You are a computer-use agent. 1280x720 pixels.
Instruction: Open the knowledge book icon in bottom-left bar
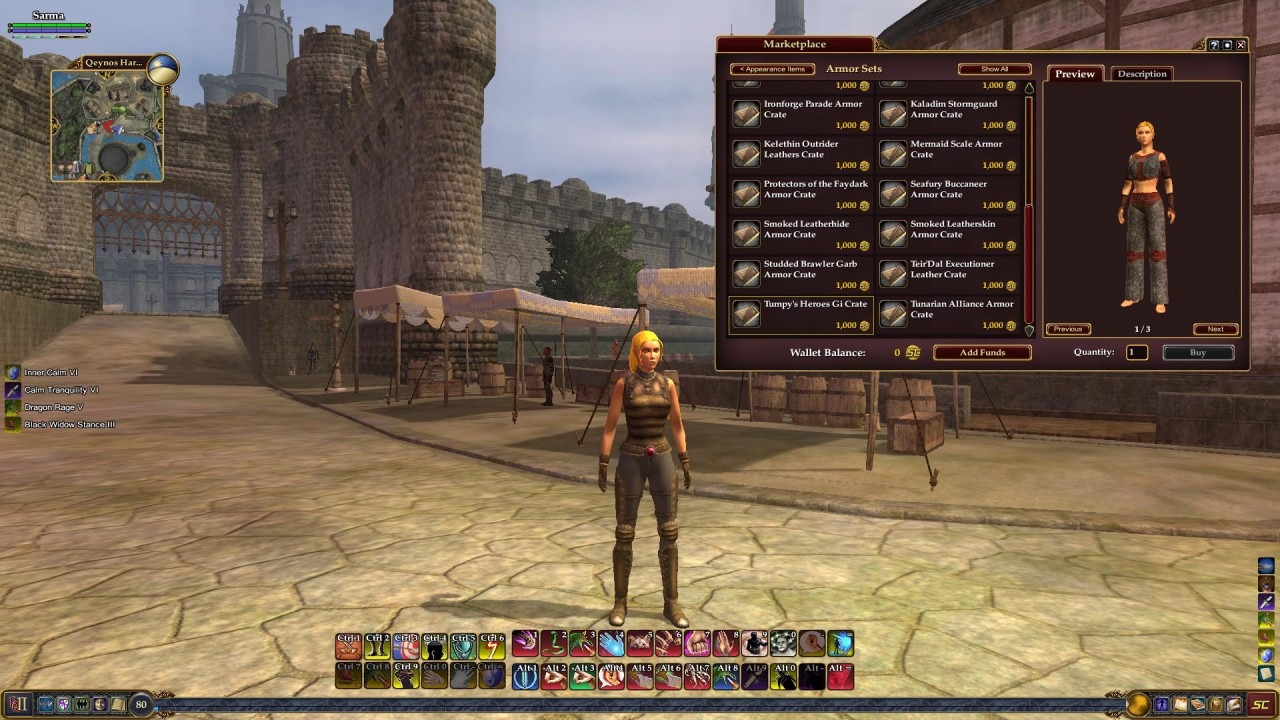point(119,704)
